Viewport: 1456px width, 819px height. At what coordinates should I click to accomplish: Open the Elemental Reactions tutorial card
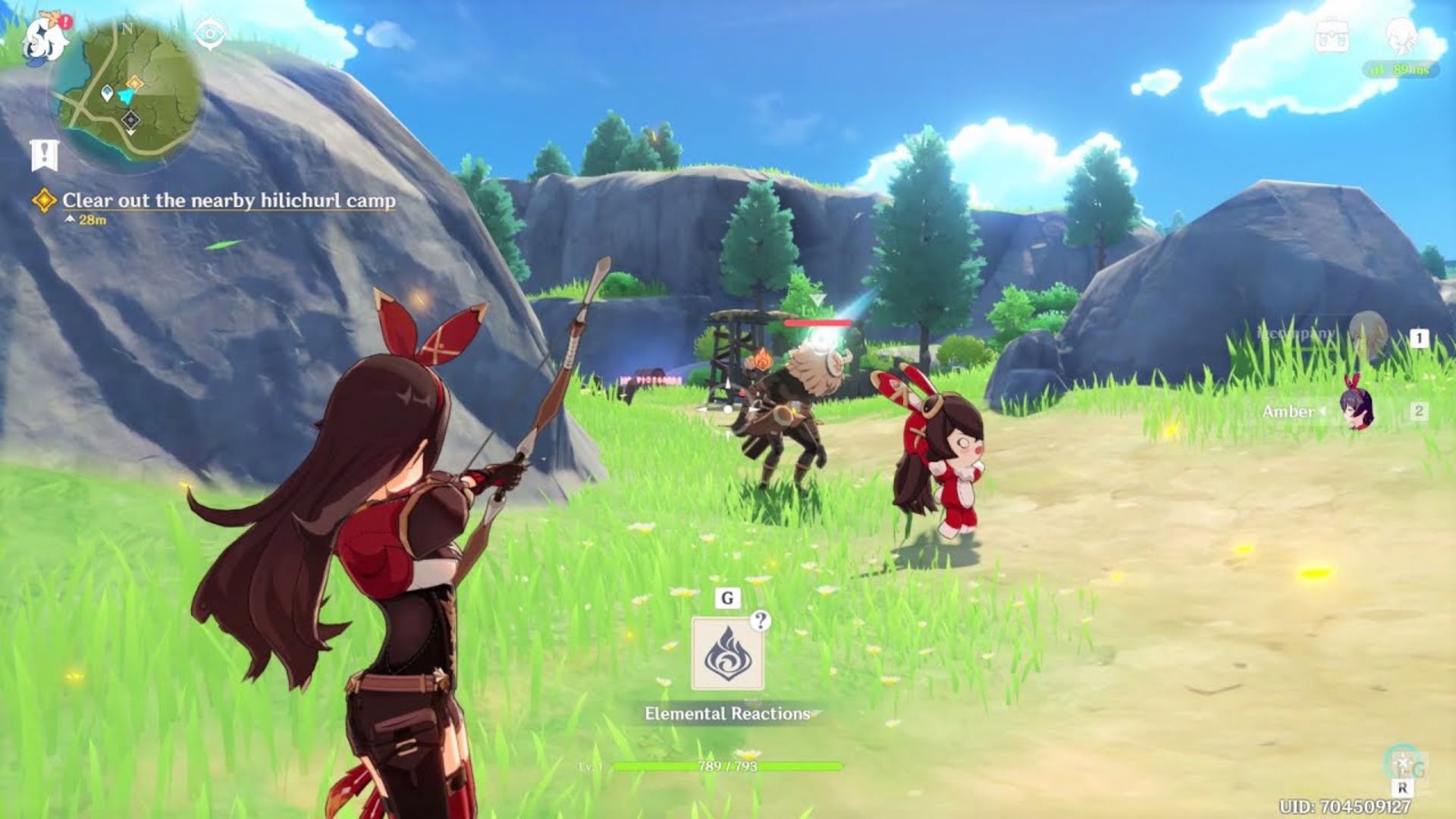pos(727,654)
